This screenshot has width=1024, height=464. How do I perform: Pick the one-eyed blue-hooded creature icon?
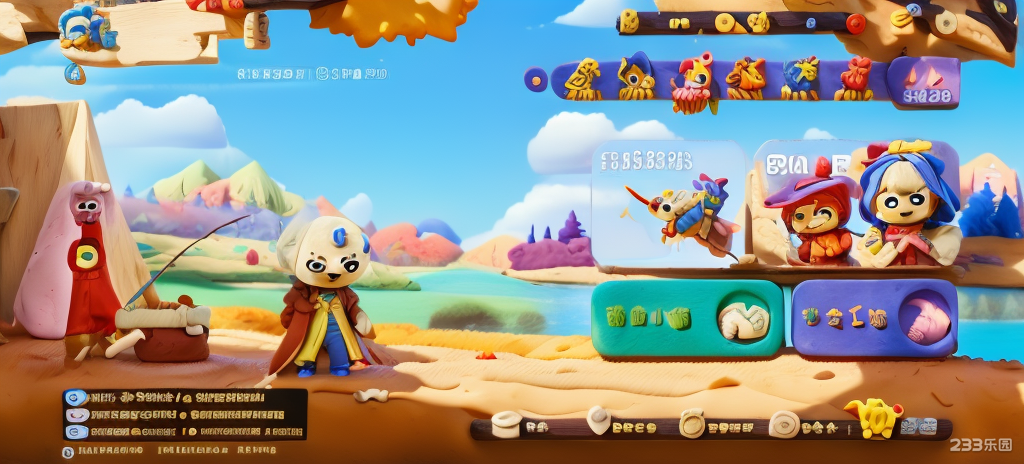635,77
